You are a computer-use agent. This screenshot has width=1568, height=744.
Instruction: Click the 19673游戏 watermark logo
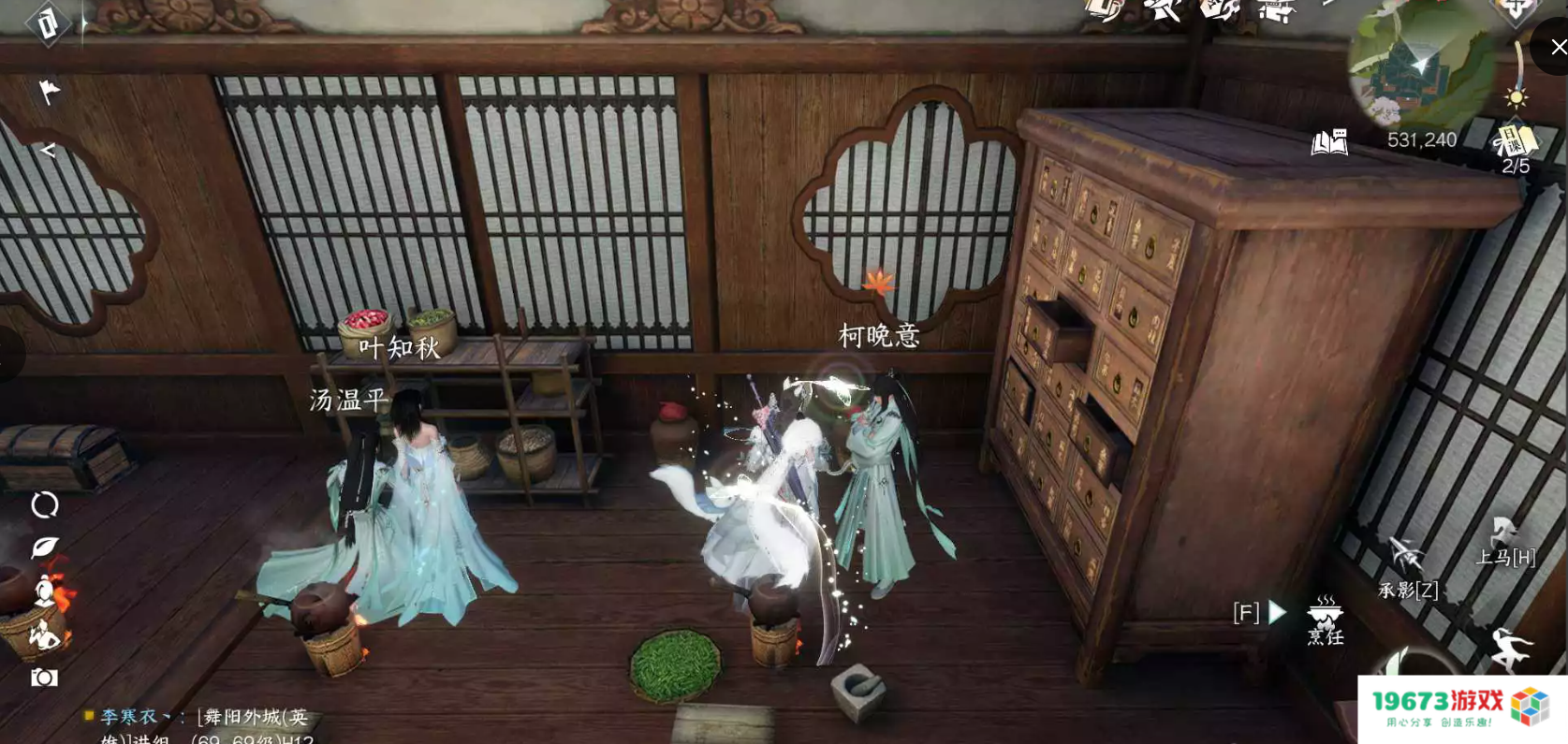[x=1461, y=708]
